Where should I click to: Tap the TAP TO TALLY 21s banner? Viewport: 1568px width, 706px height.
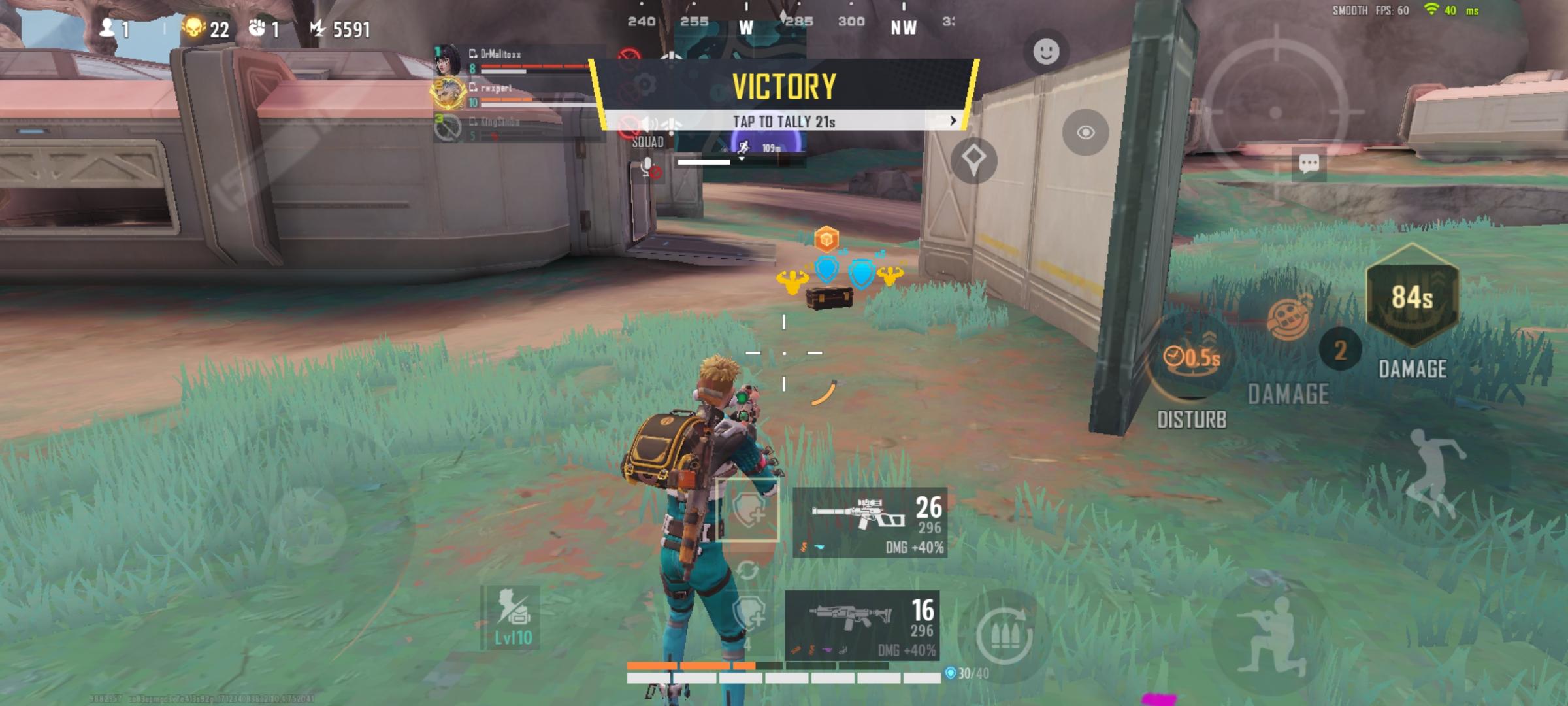coord(784,119)
